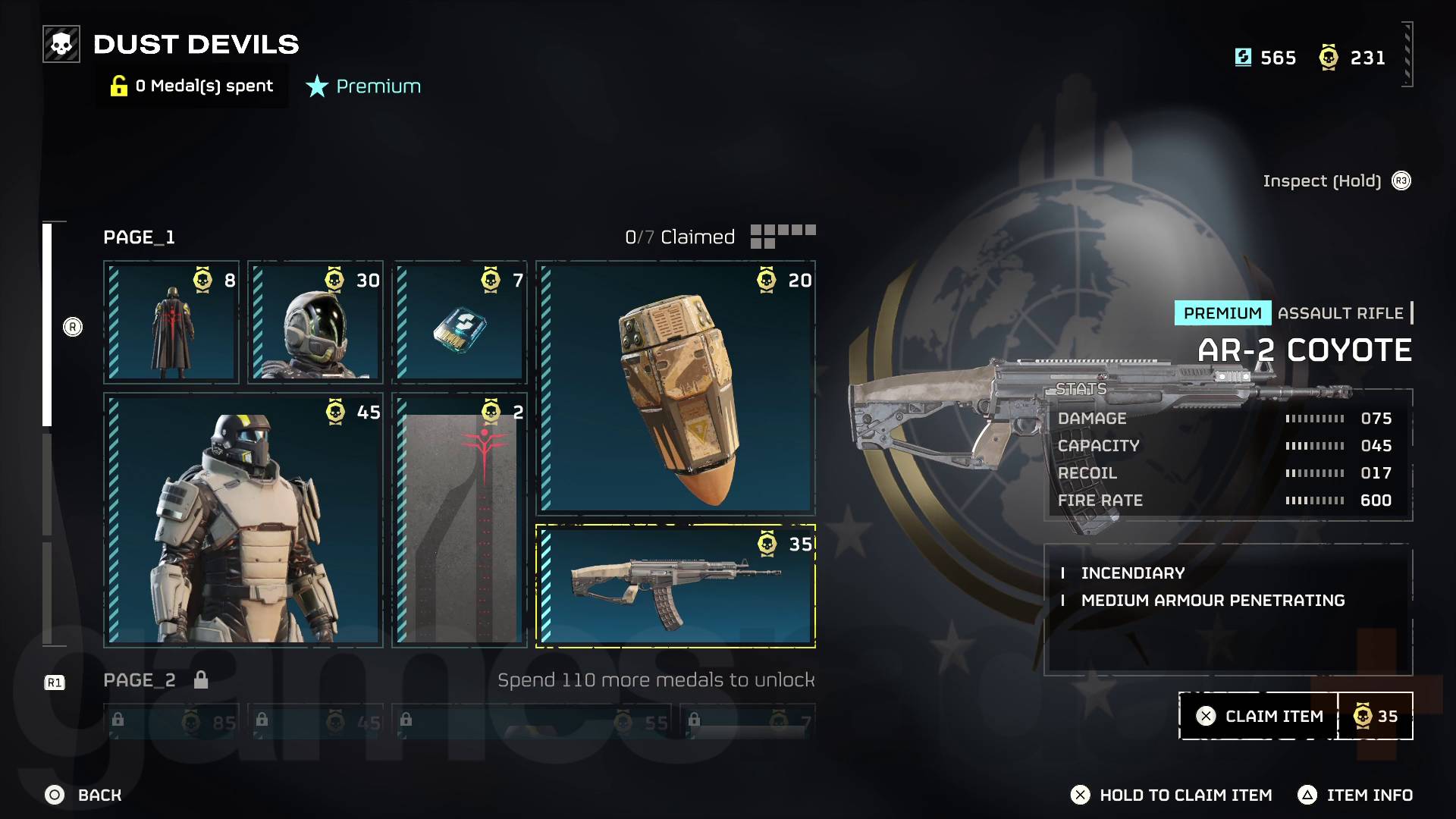
Task: Claim the AR-2 Coyote item
Action: (x=1259, y=716)
